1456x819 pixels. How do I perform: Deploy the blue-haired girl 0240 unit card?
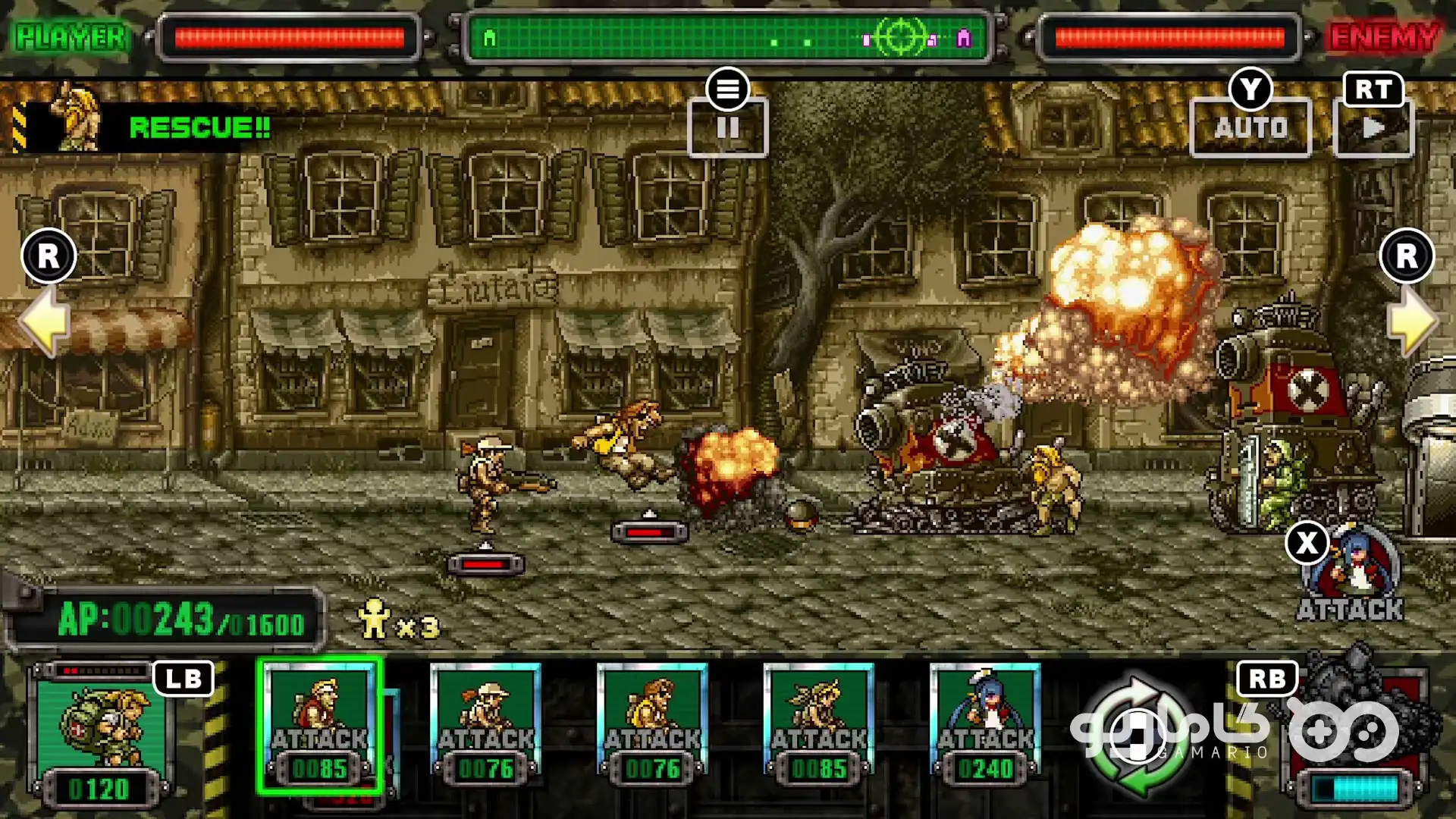tap(985, 724)
